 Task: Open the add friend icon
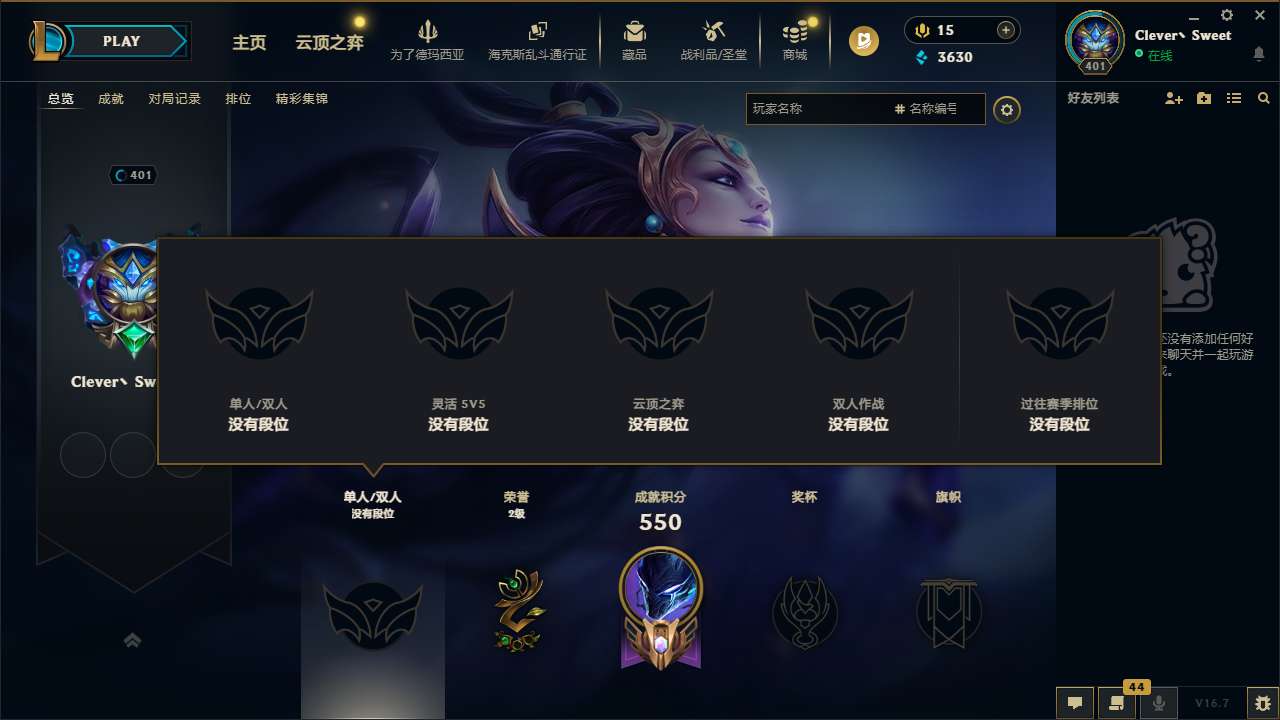click(x=1172, y=98)
